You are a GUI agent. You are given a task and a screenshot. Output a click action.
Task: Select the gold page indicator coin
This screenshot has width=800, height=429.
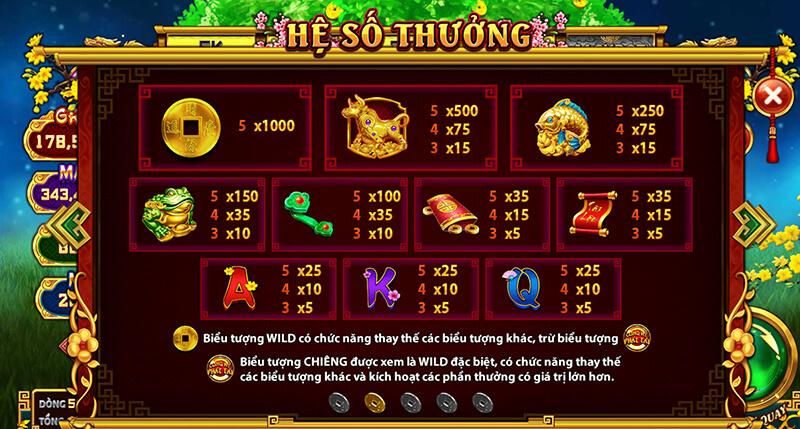point(374,402)
